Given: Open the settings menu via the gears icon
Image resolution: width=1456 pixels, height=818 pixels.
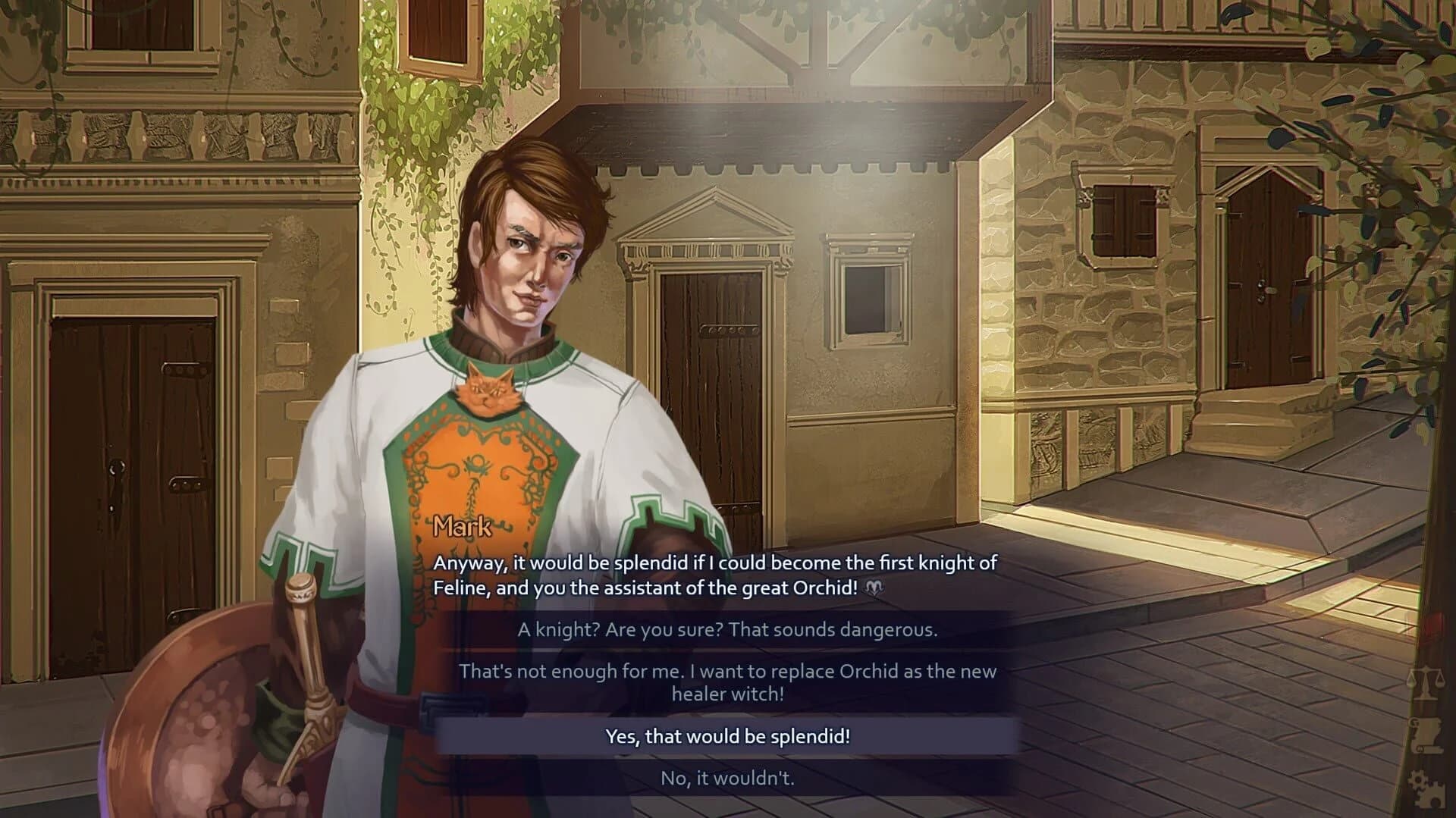Looking at the screenshot, I should pyautogui.click(x=1427, y=788).
